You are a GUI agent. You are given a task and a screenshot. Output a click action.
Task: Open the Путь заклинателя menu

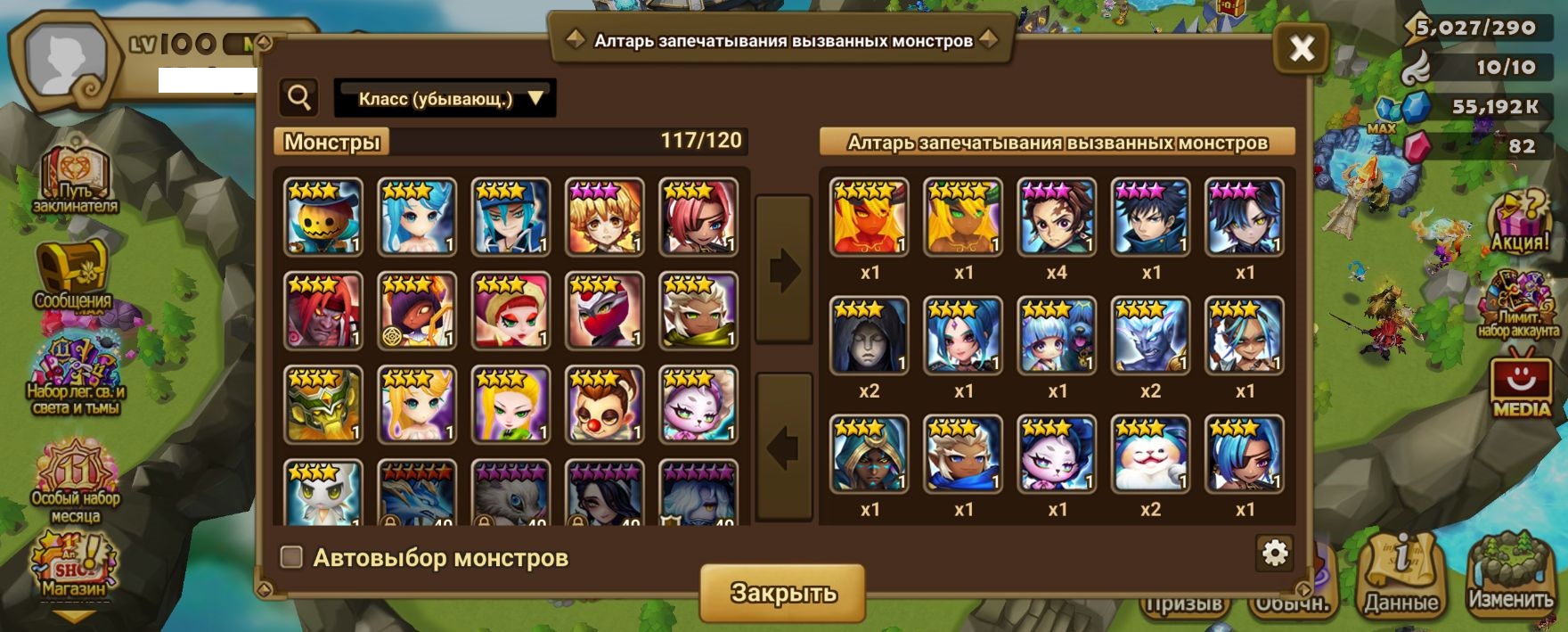pyautogui.click(x=76, y=178)
